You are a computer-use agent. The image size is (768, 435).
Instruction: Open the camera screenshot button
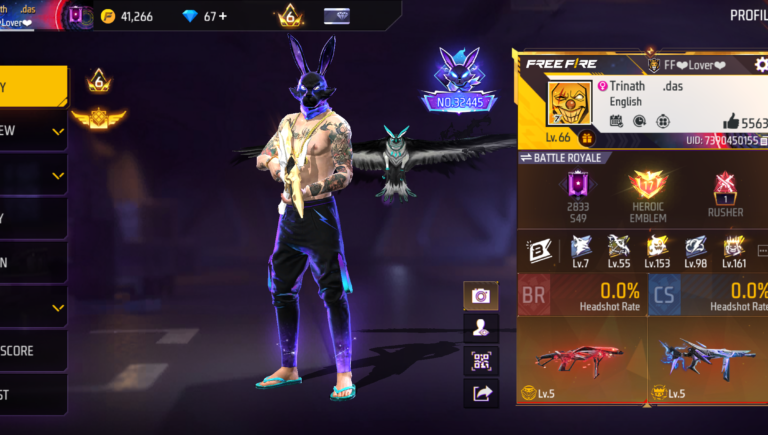pos(481,296)
